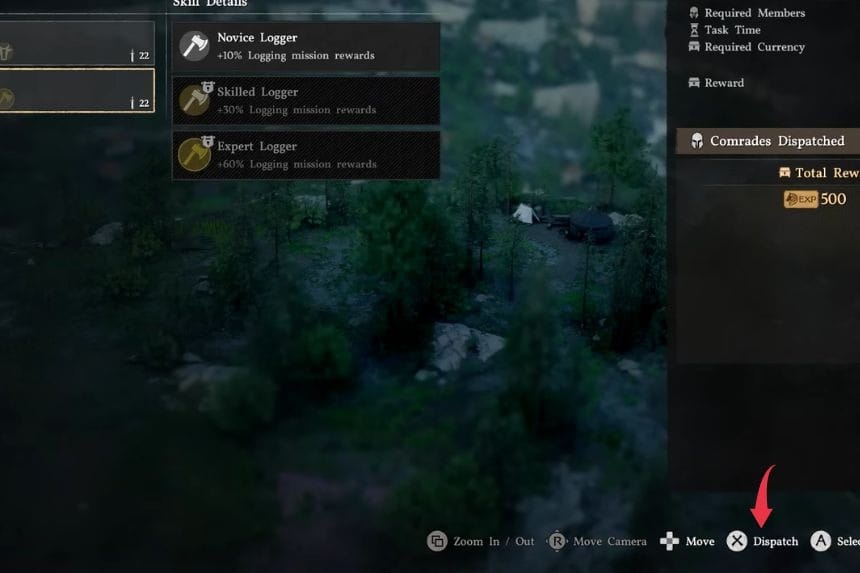Viewport: 860px width, 573px height.
Task: Select the Novice Logger skill row
Action: 306,46
